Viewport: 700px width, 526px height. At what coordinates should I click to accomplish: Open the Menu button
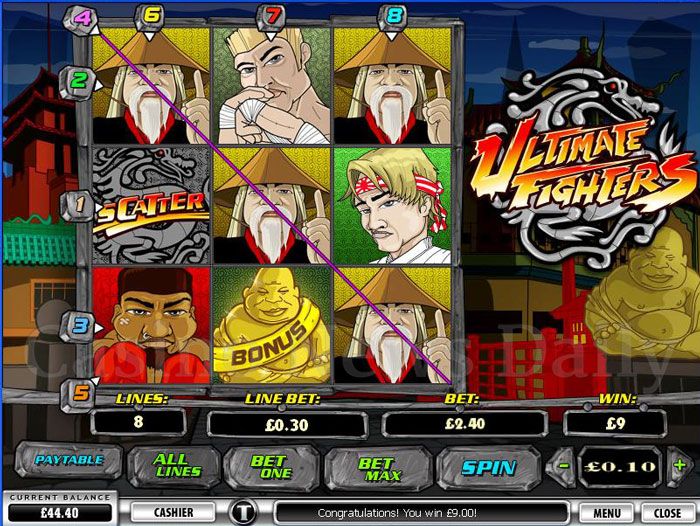606,512
